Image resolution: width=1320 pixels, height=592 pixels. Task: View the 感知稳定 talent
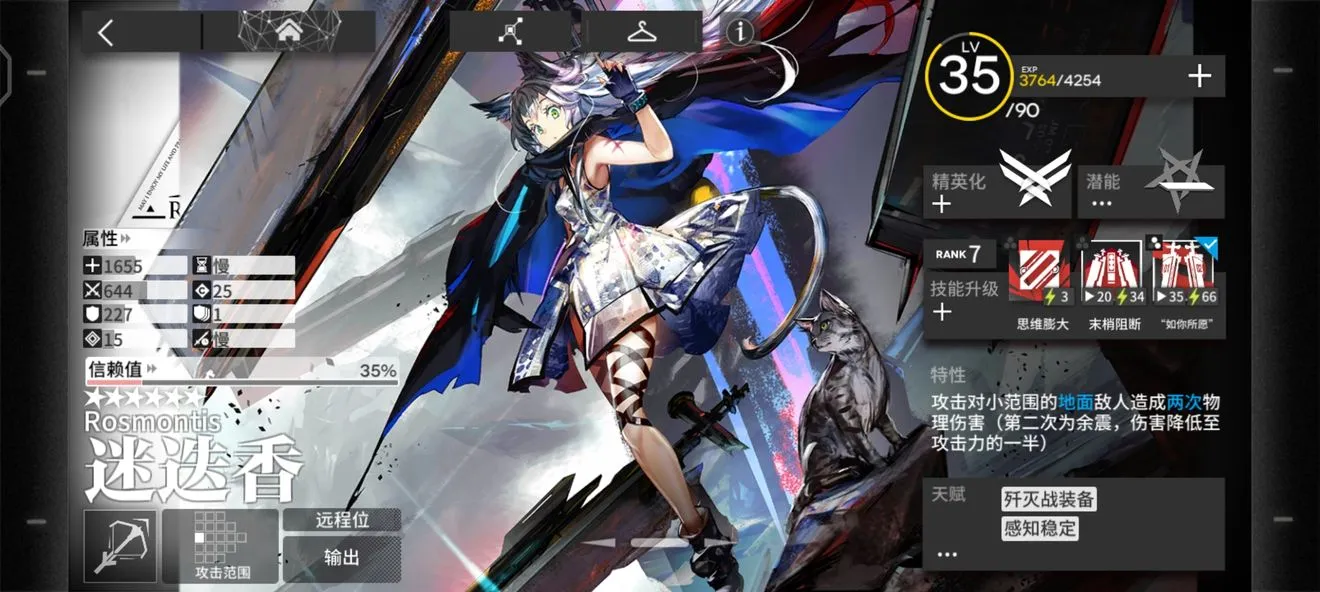pos(1040,528)
